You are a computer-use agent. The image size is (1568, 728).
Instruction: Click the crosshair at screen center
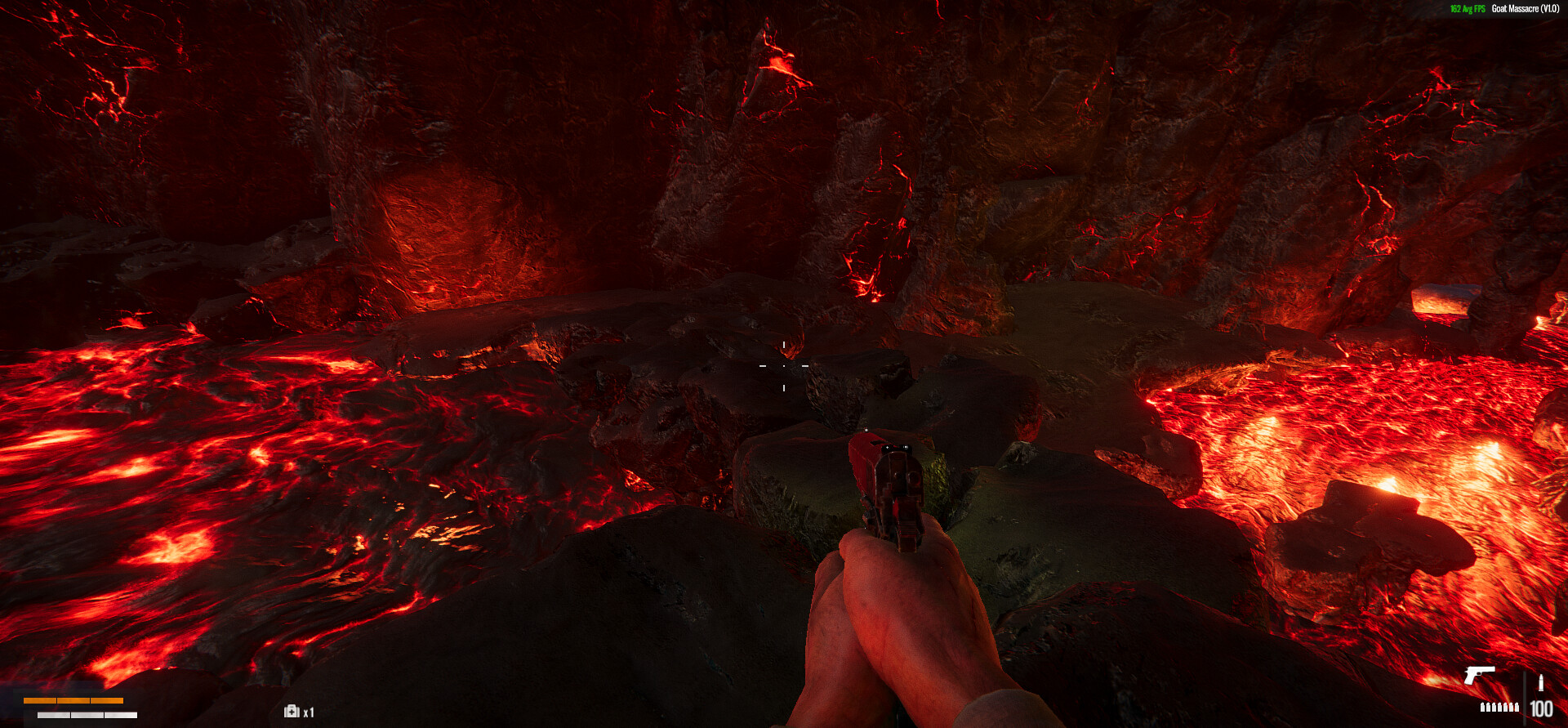coord(785,367)
